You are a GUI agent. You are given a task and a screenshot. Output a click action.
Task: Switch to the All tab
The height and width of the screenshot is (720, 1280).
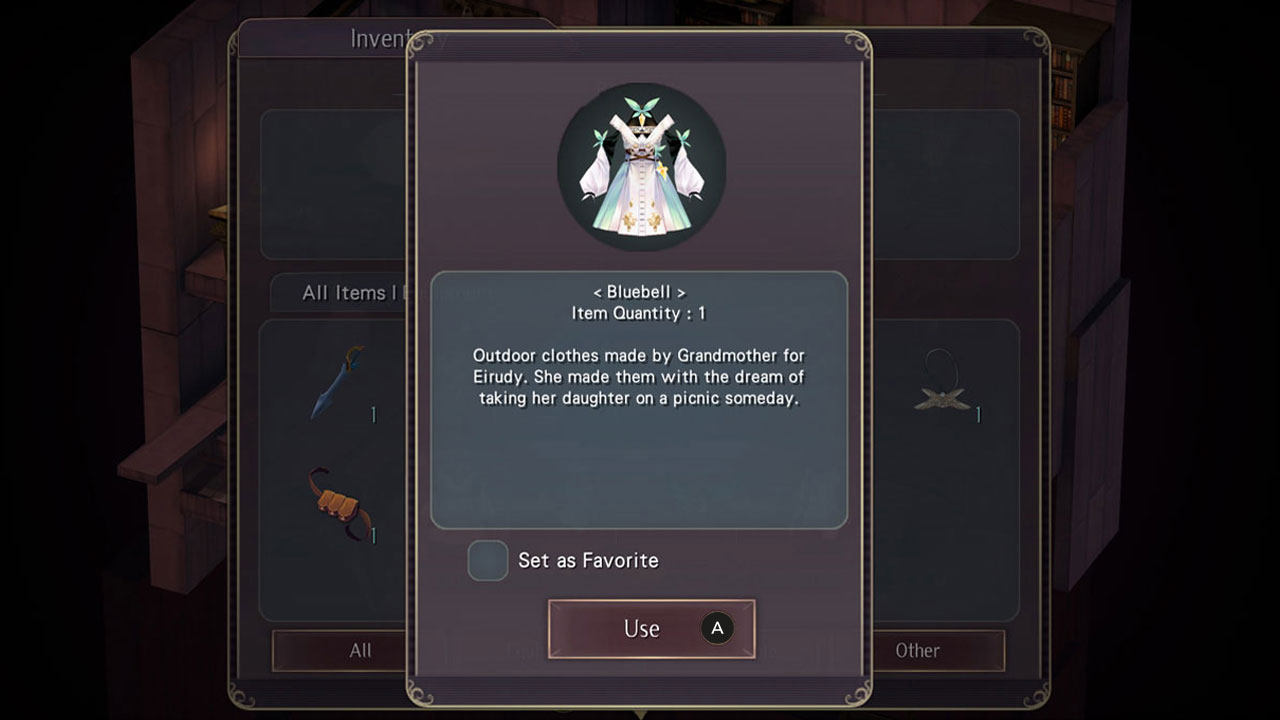(x=359, y=650)
